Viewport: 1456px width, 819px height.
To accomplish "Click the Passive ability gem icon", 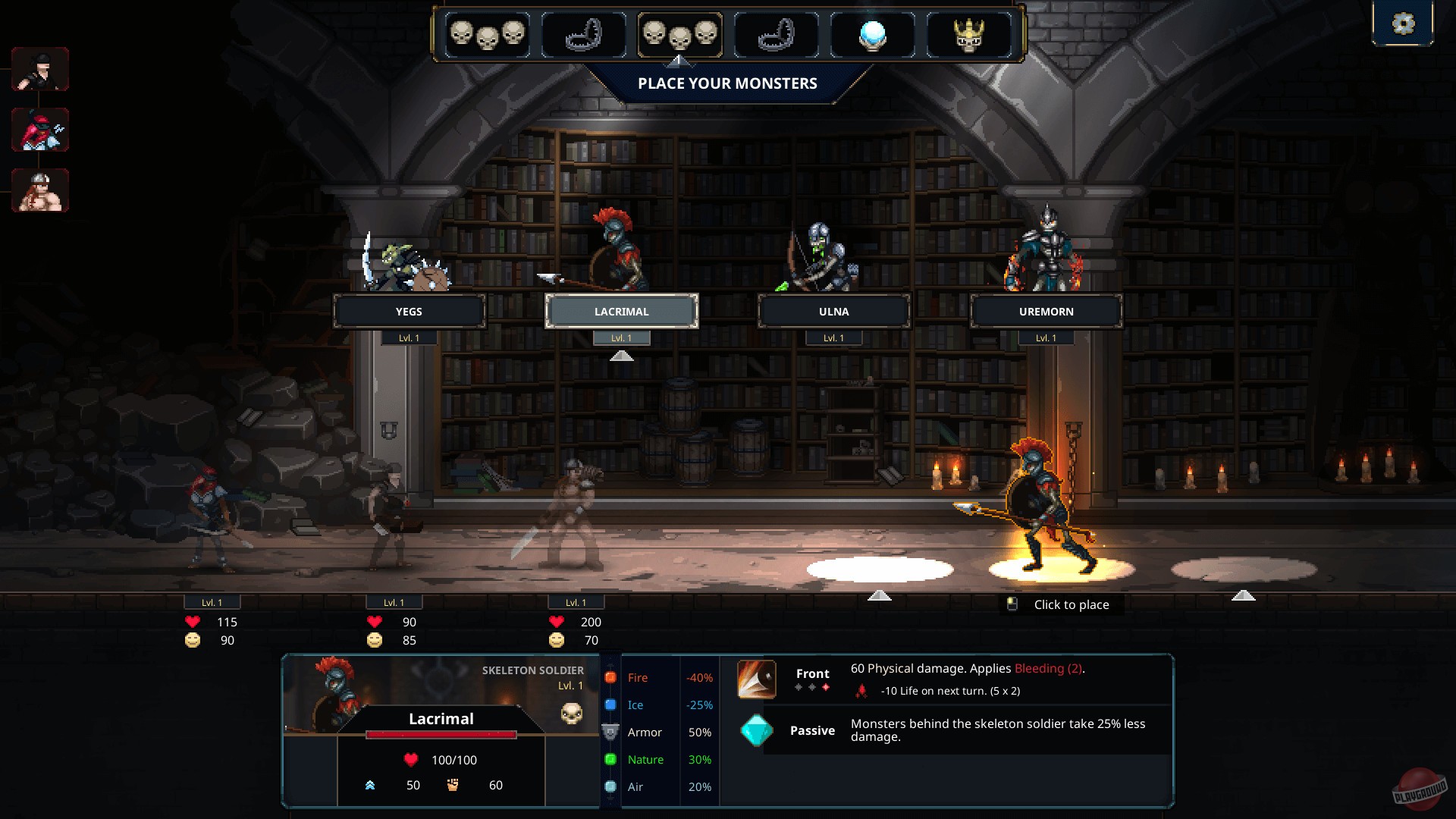I will click(755, 730).
